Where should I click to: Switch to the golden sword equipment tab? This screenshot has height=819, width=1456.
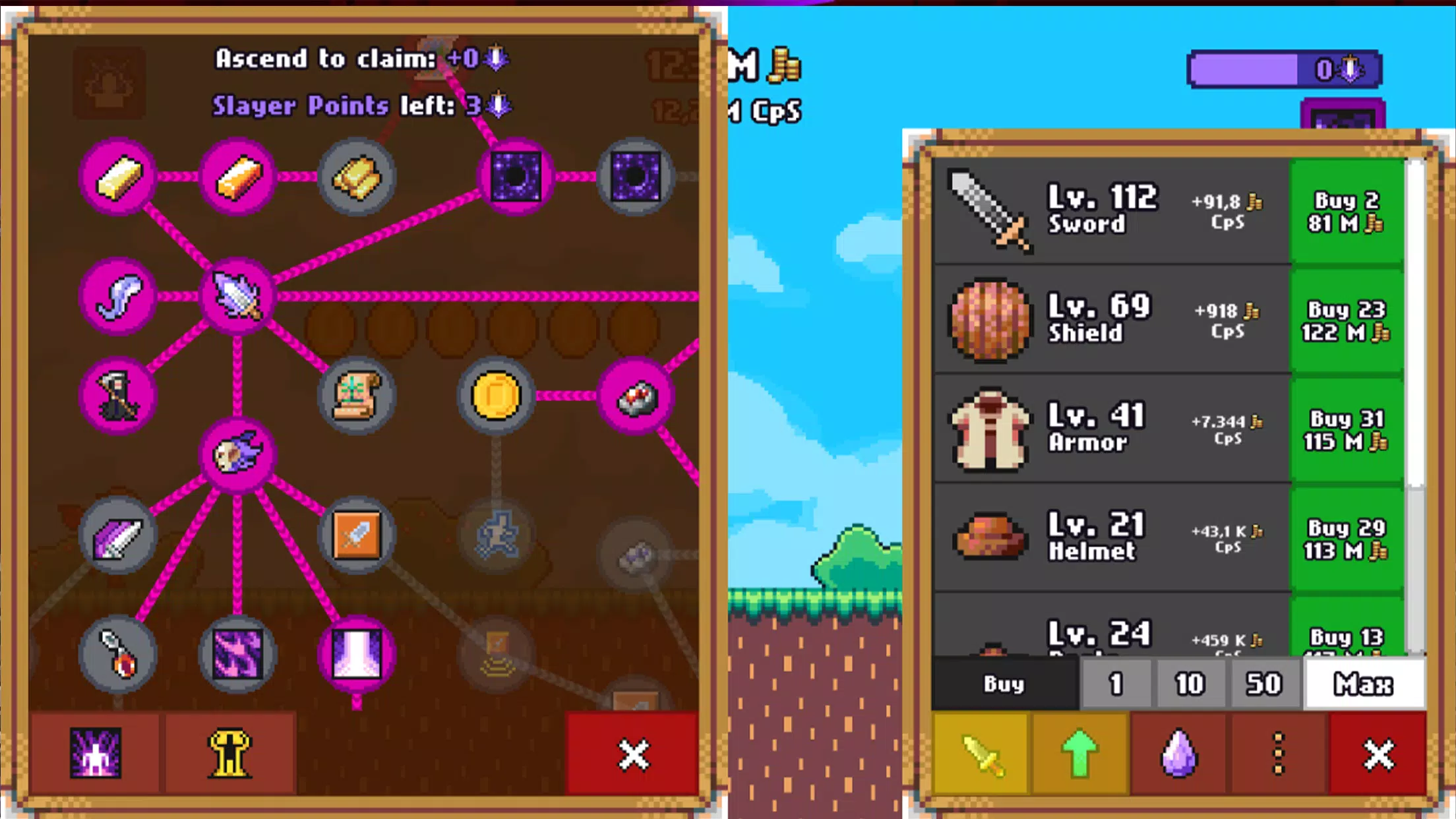pyautogui.click(x=984, y=752)
